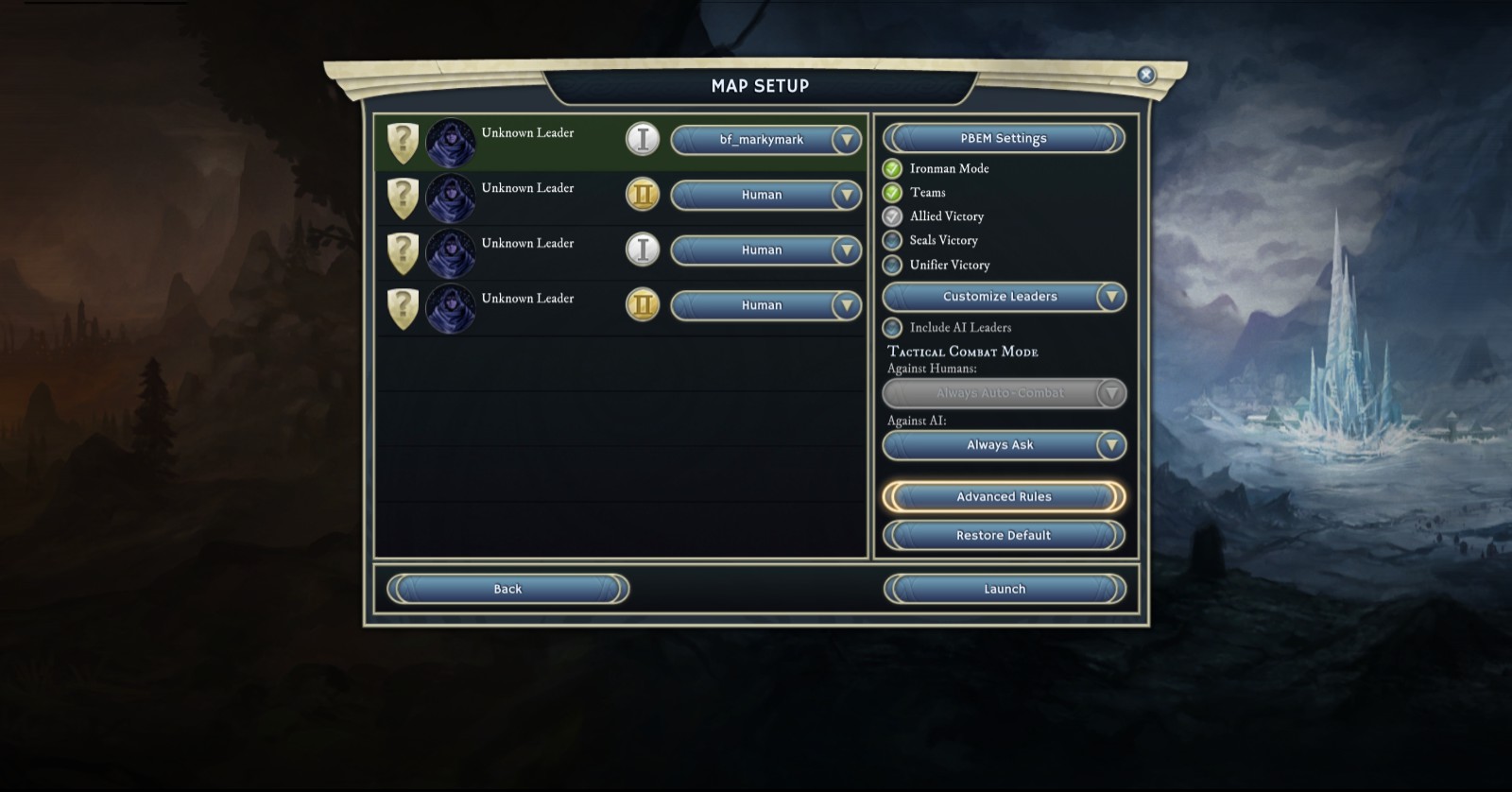Enable Seals Victory option
Image resolution: width=1512 pixels, height=792 pixels.
click(892, 241)
